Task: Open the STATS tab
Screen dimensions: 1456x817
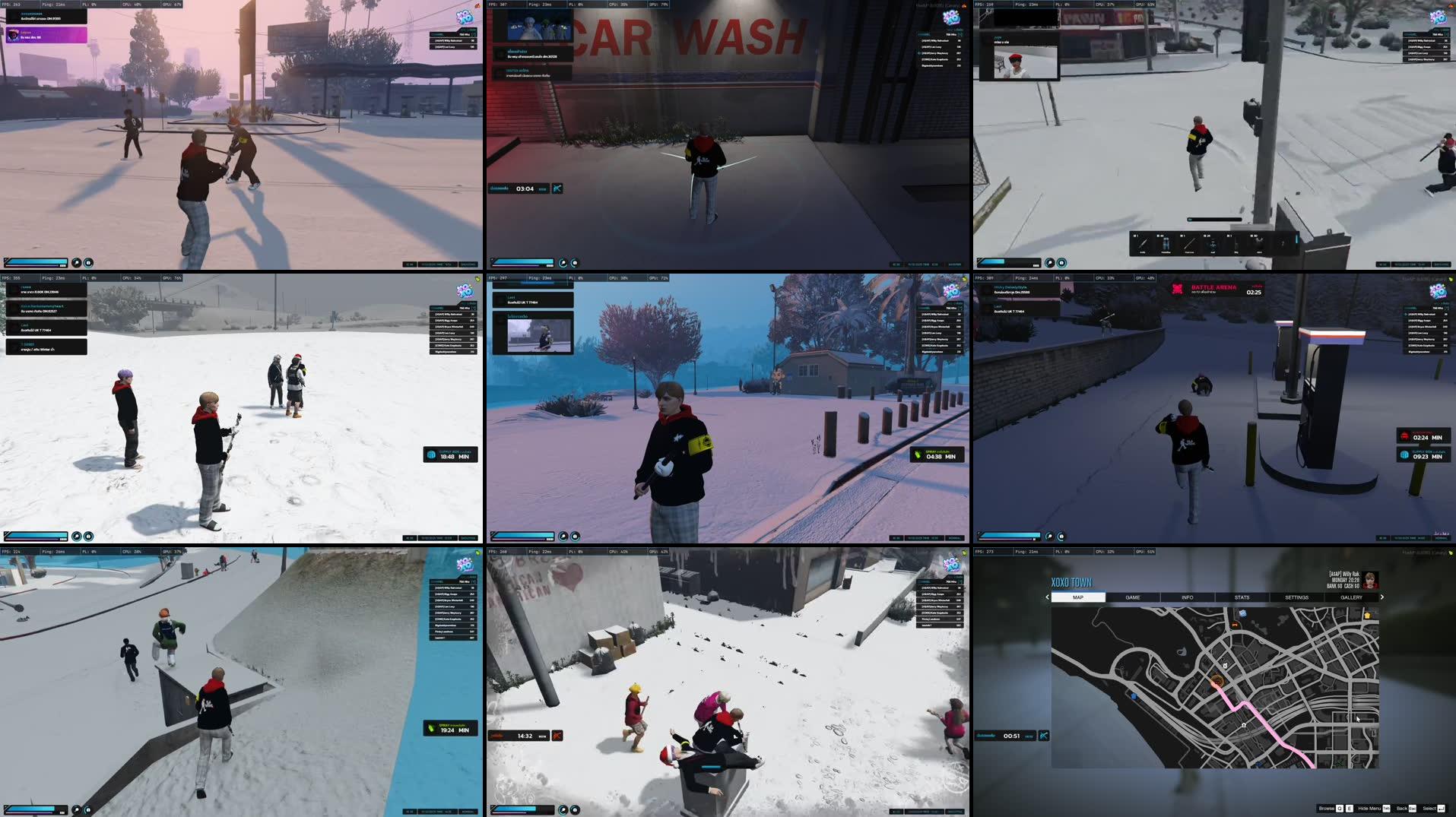Action: coord(1241,598)
